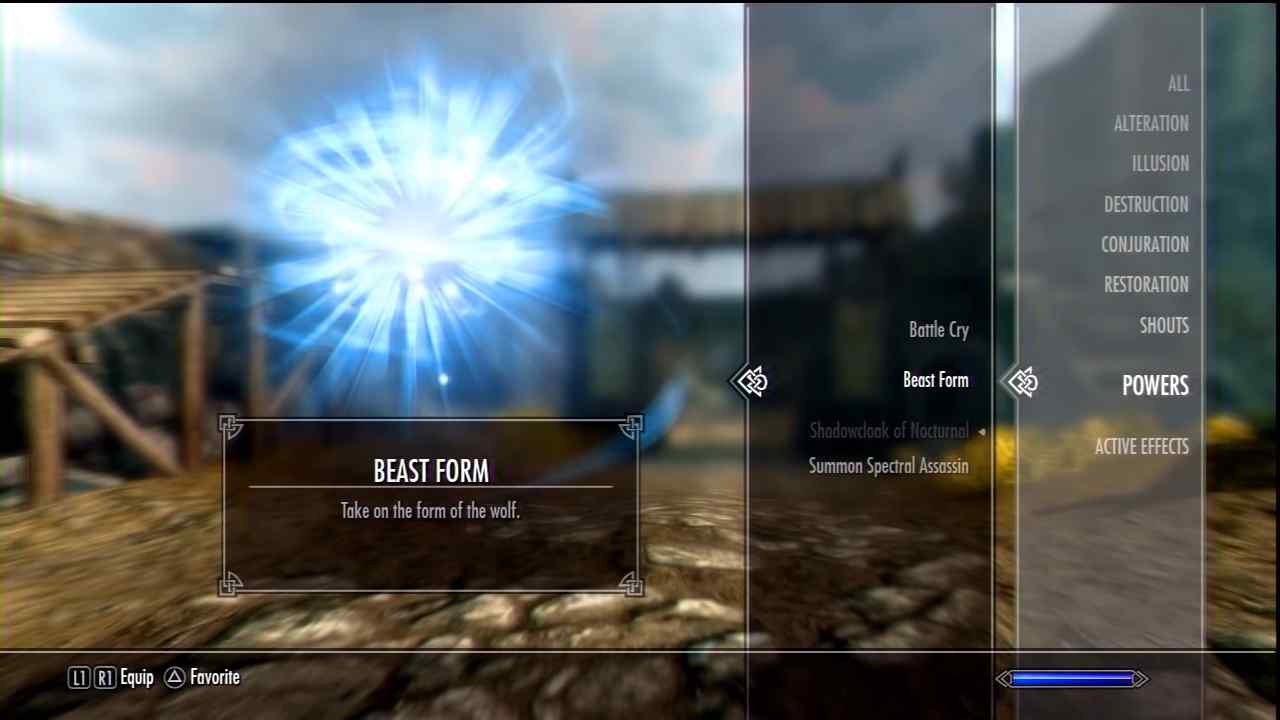The width and height of the screenshot is (1280, 720).
Task: Click the left chevron of the scroll indicator
Action: click(1003, 678)
